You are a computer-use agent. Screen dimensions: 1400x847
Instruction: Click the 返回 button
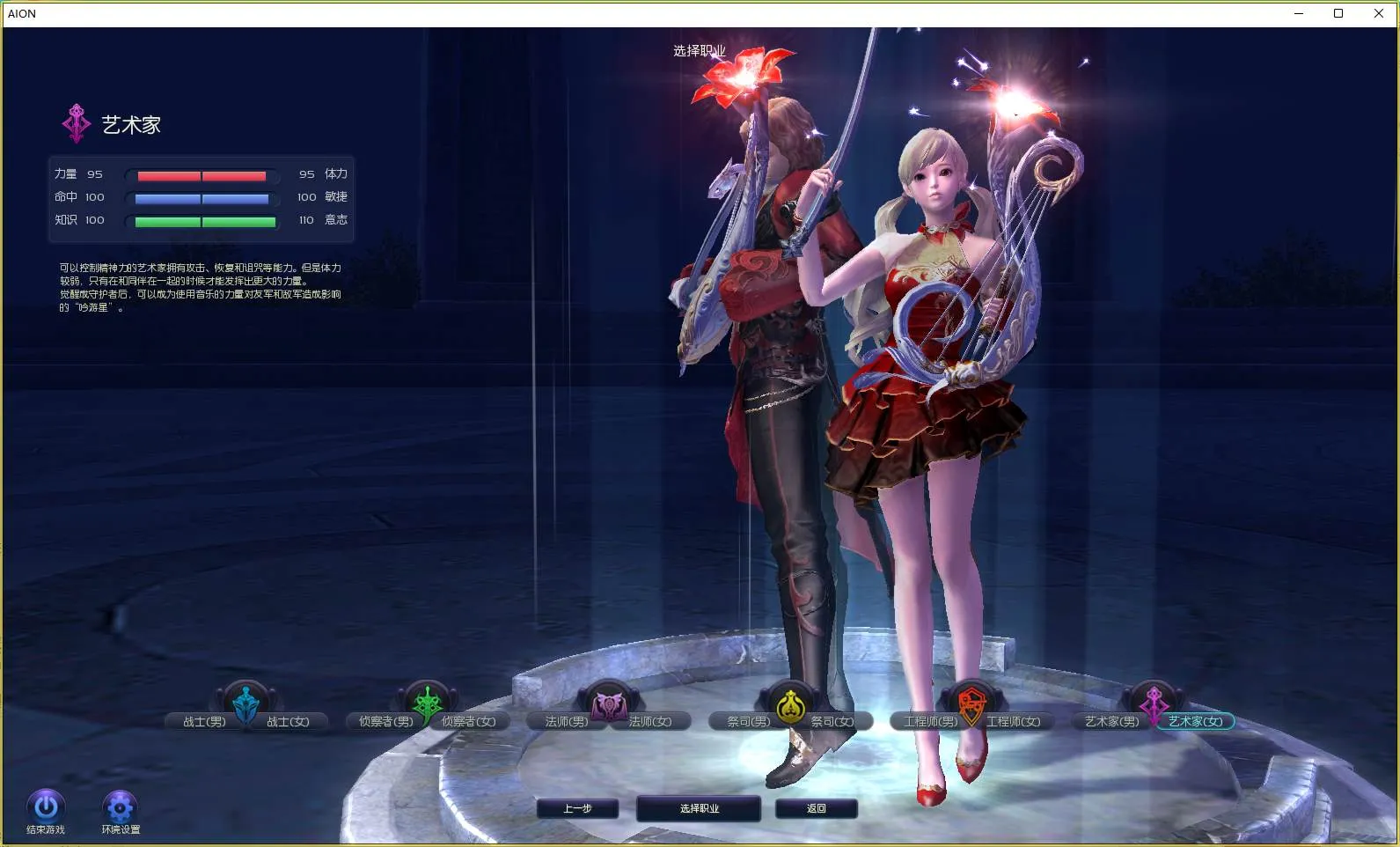click(x=816, y=808)
